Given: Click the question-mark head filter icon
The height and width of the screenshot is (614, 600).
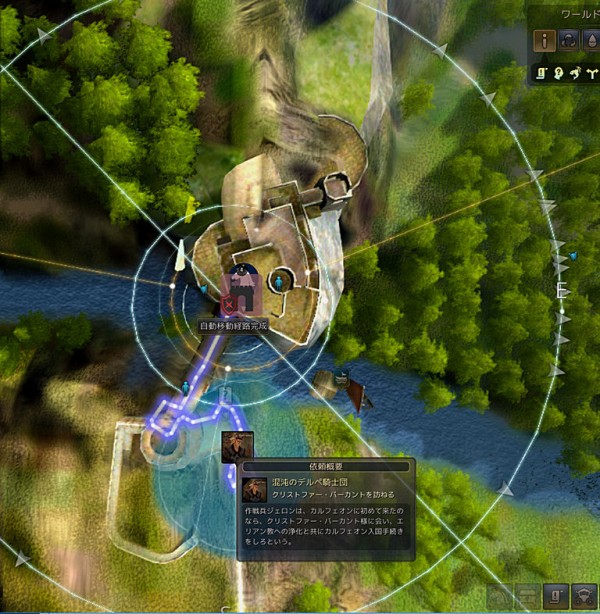Looking at the screenshot, I should 560,72.
